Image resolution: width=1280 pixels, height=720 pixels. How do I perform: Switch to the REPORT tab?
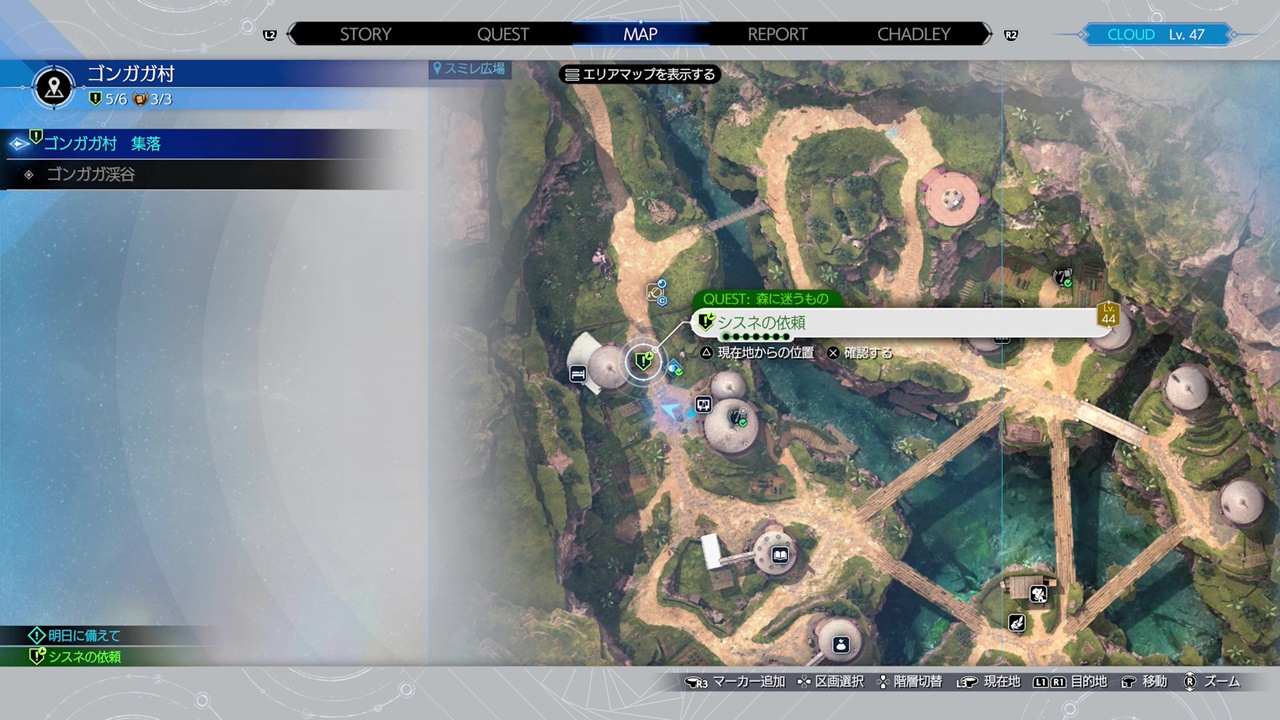pyautogui.click(x=777, y=34)
